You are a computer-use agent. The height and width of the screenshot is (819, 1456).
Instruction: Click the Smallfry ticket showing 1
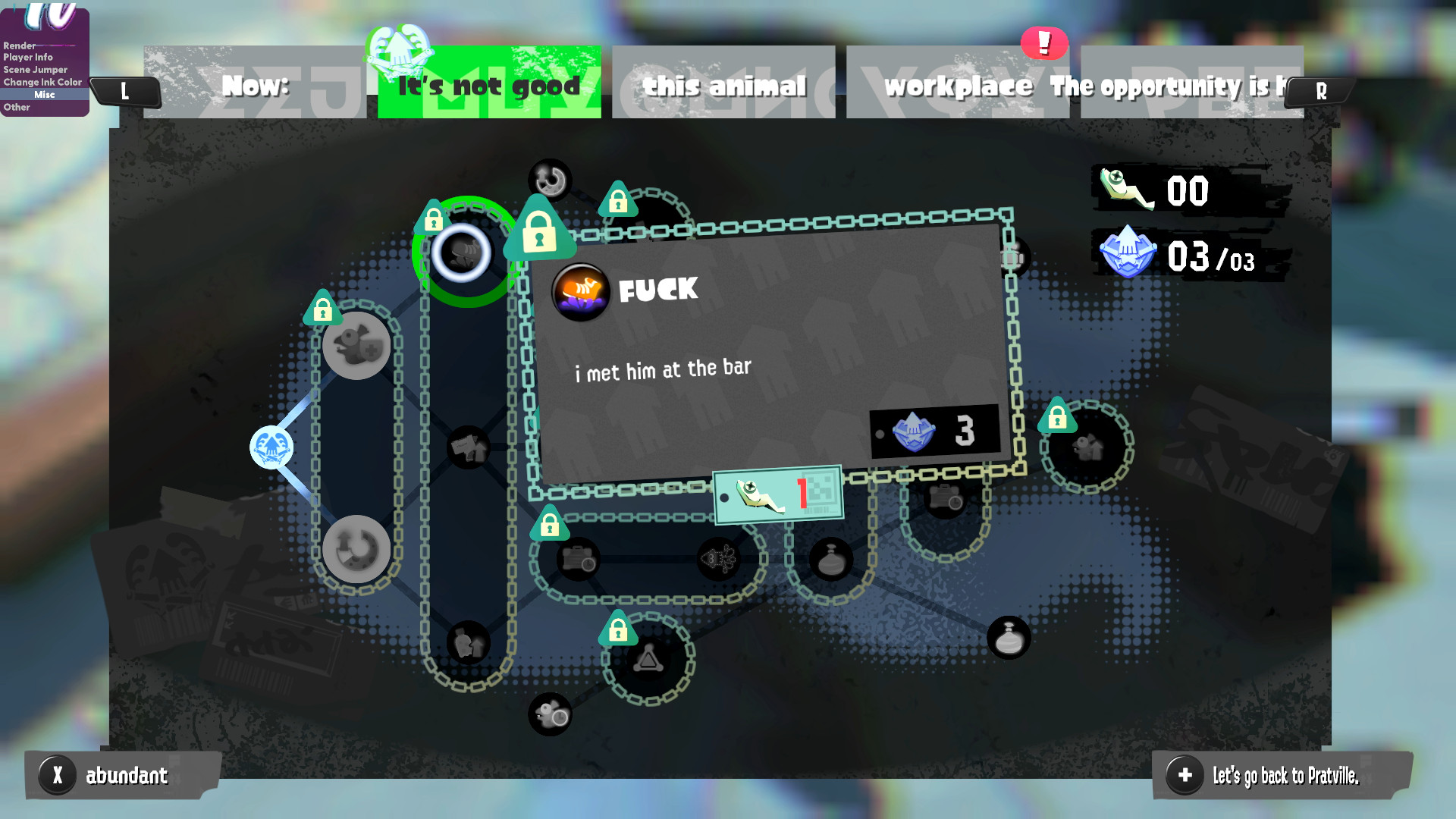point(777,494)
